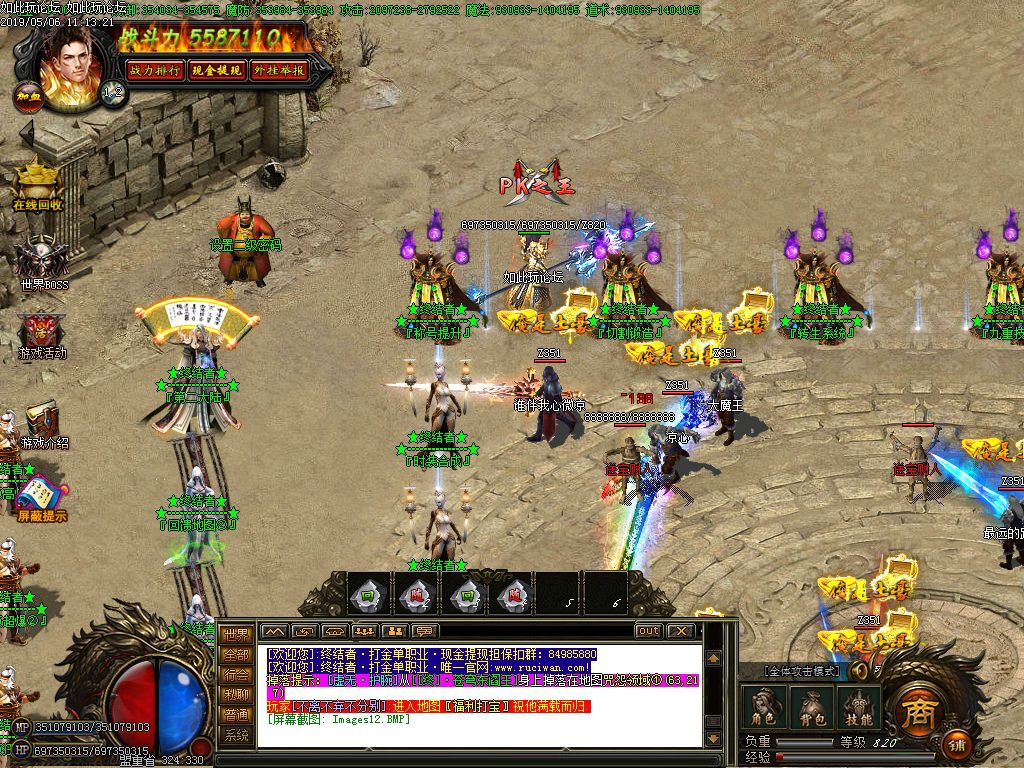This screenshot has width=1024, height=768.
Task: Choose the 系统 system chat tab
Action: click(236, 735)
